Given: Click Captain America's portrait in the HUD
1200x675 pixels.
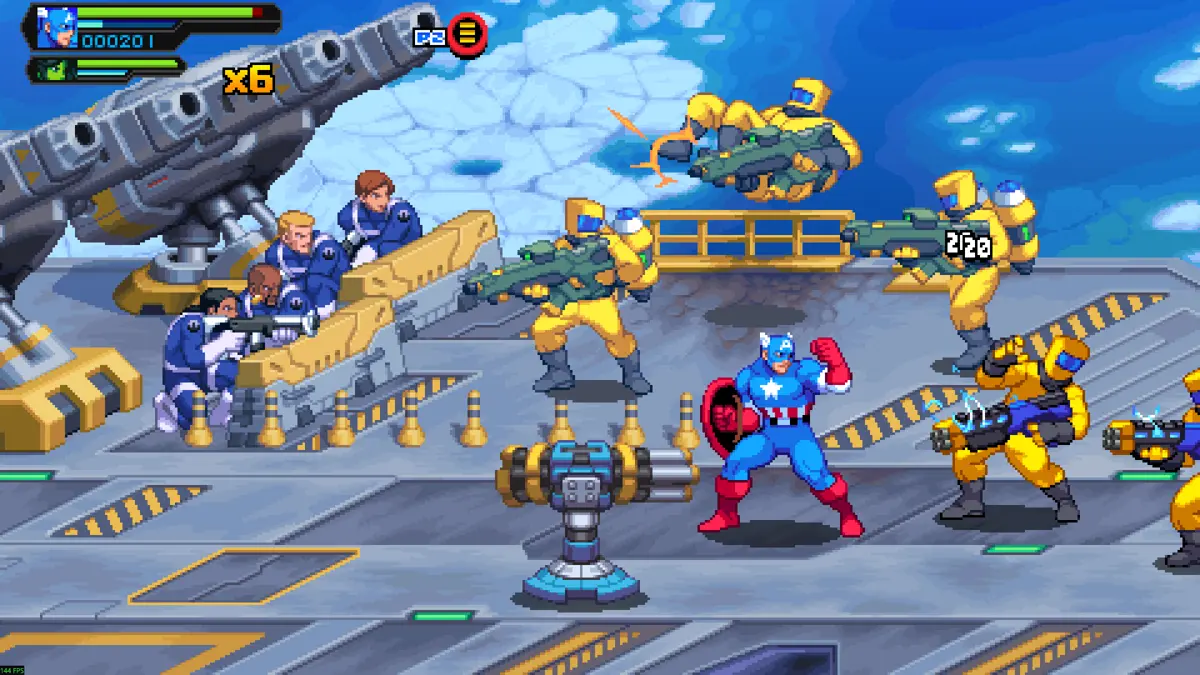Looking at the screenshot, I should point(56,27).
